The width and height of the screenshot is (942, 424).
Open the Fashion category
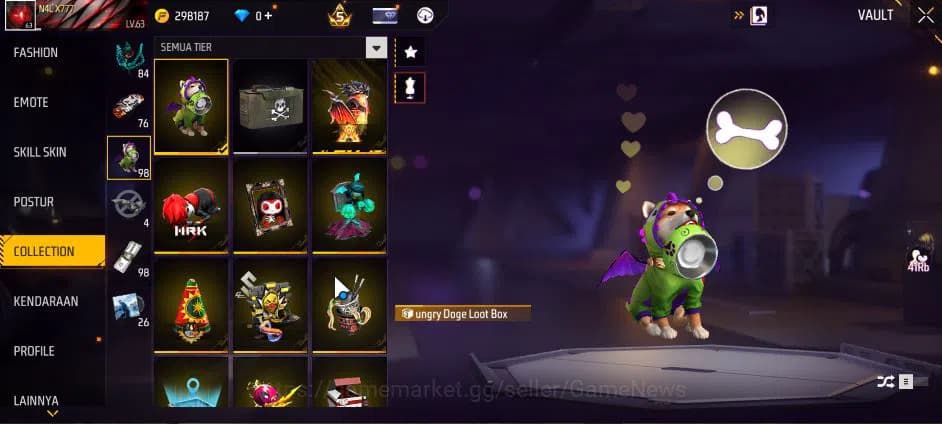(x=36, y=53)
